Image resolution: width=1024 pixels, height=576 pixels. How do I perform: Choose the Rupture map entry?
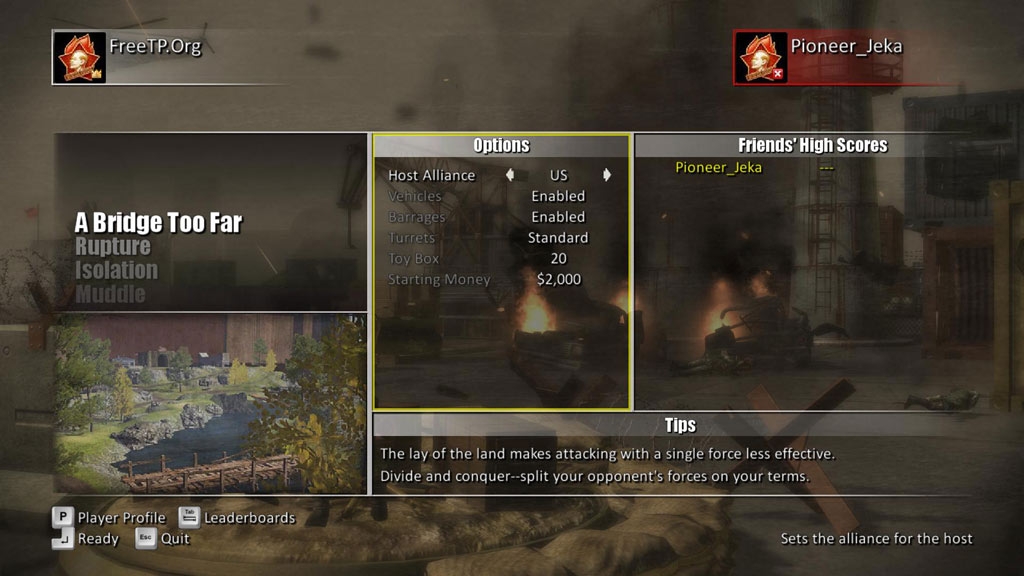(113, 247)
